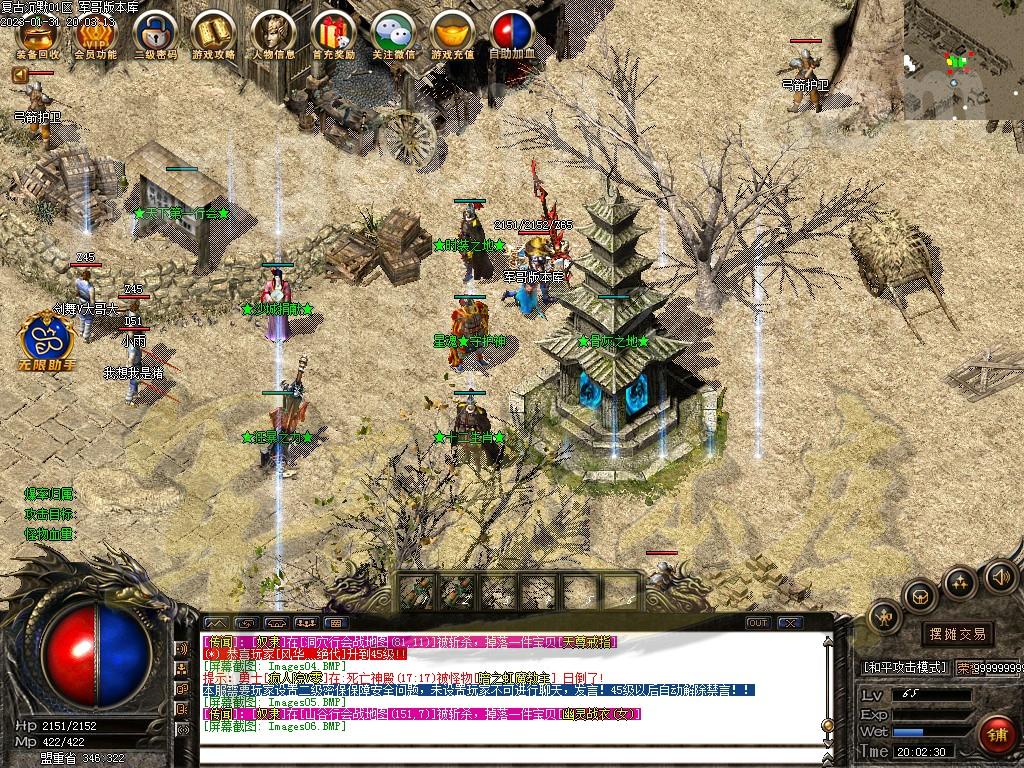Open the 游戏充值 gold ingot recharge

(x=453, y=33)
